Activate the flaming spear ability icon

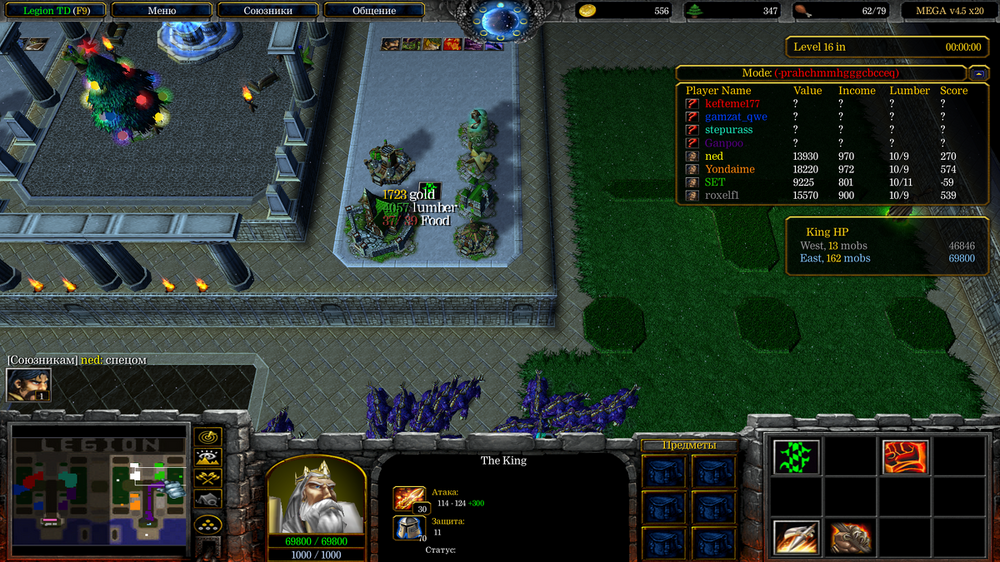(x=796, y=537)
